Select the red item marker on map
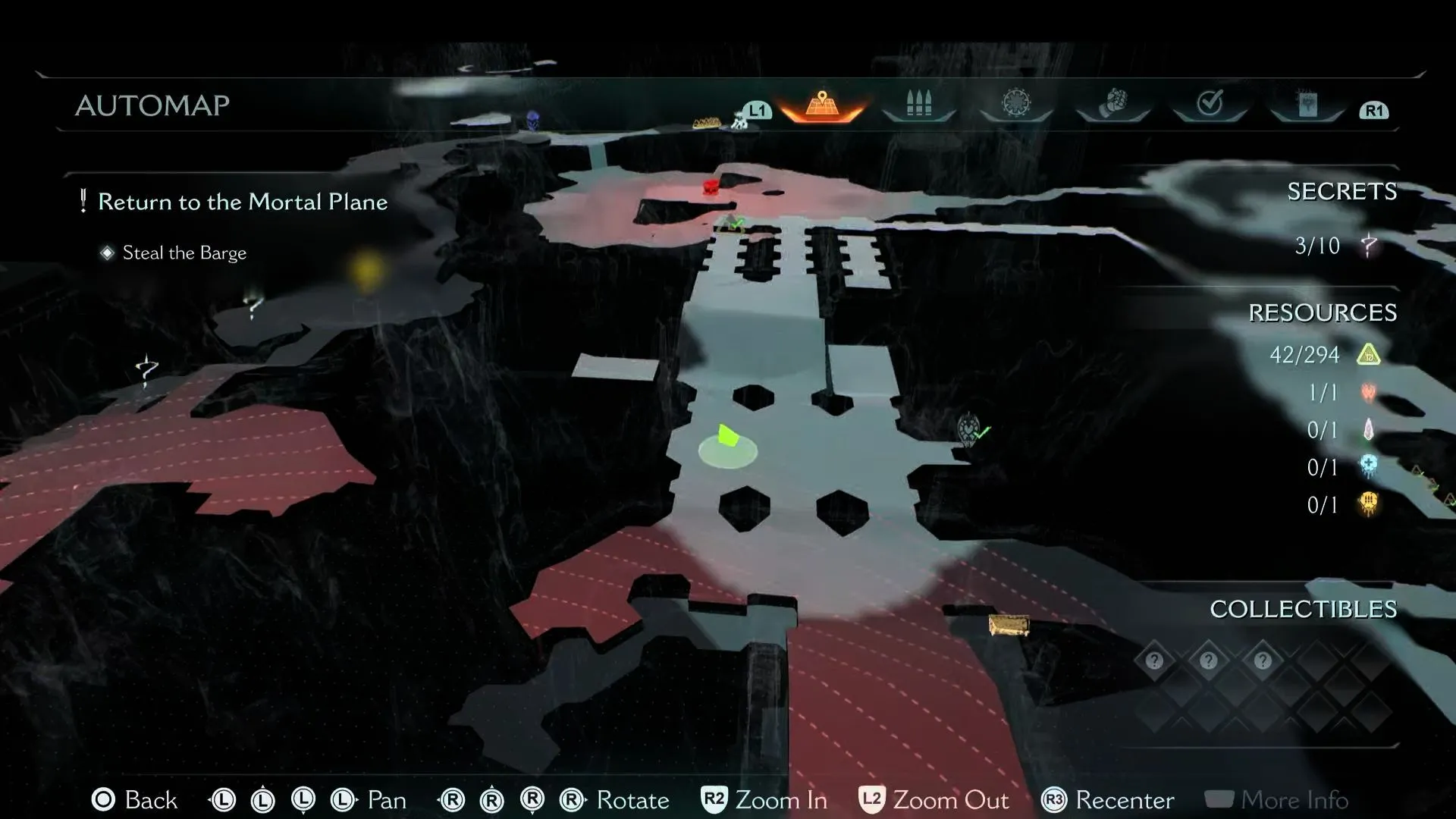The height and width of the screenshot is (819, 1456). coord(711,186)
